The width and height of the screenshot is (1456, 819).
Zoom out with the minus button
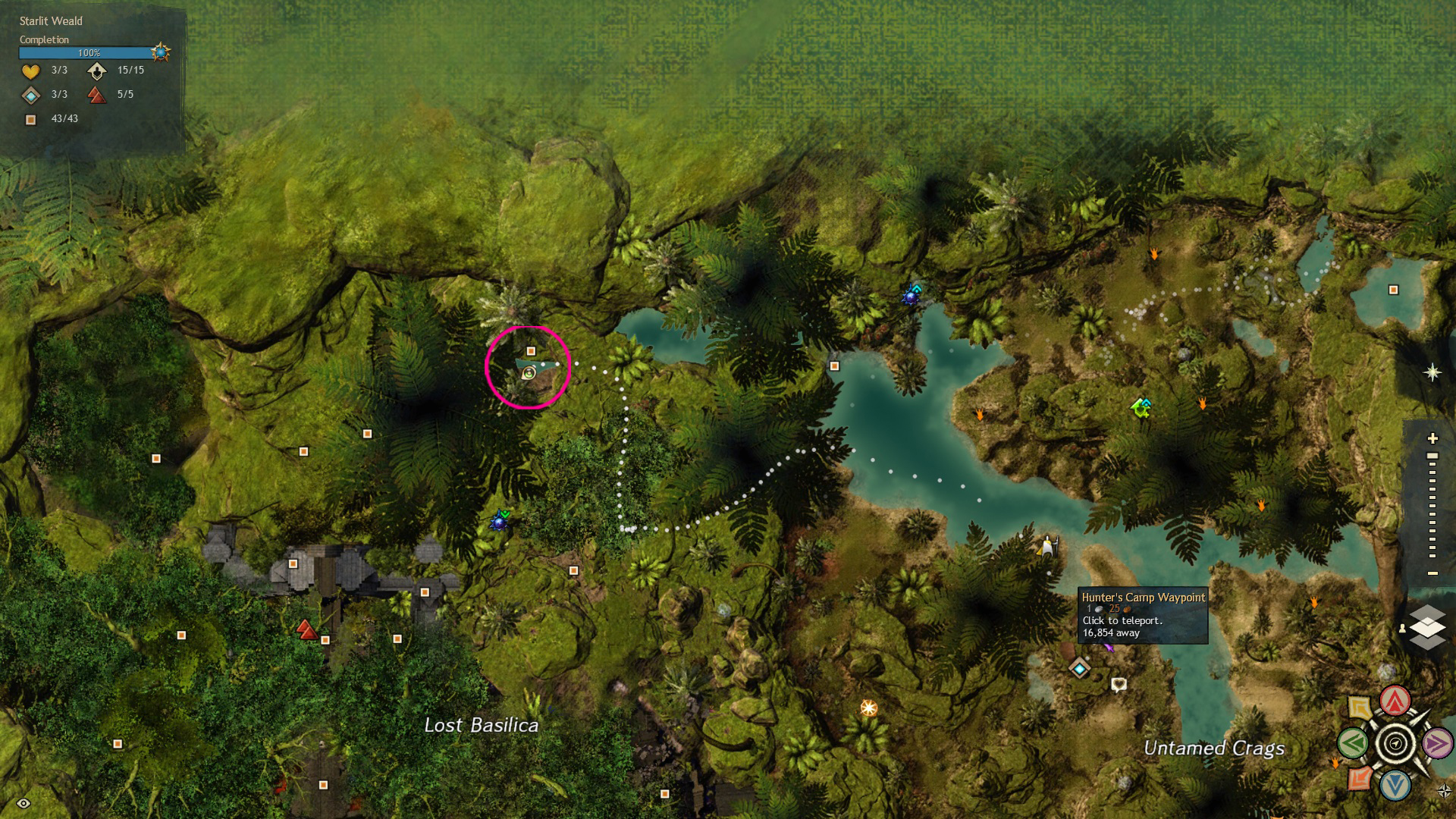coord(1432,573)
